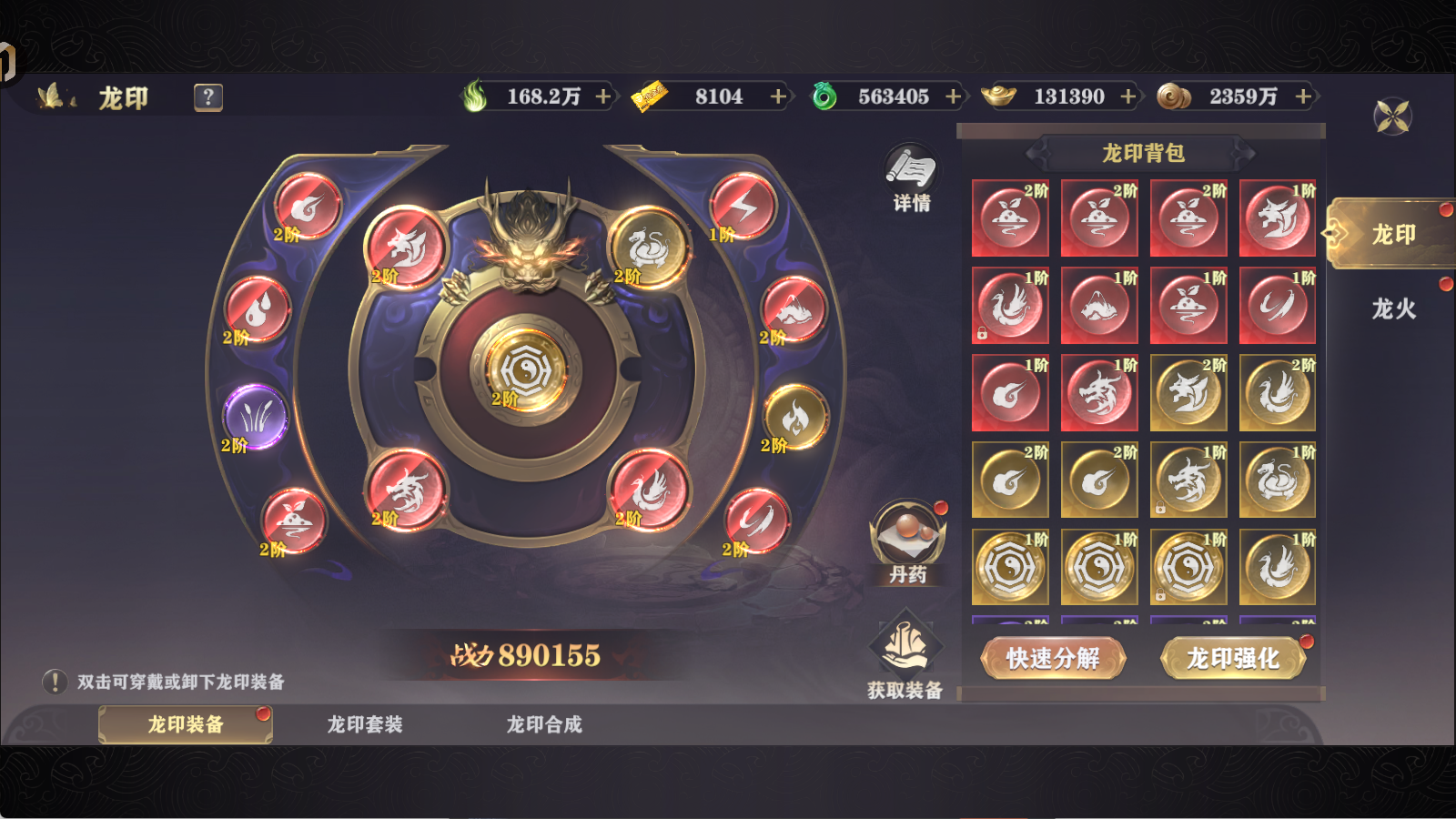This screenshot has width=1456, height=819.
Task: Select the gold 2阶 swan seal in the backpack
Action: 1277,391
